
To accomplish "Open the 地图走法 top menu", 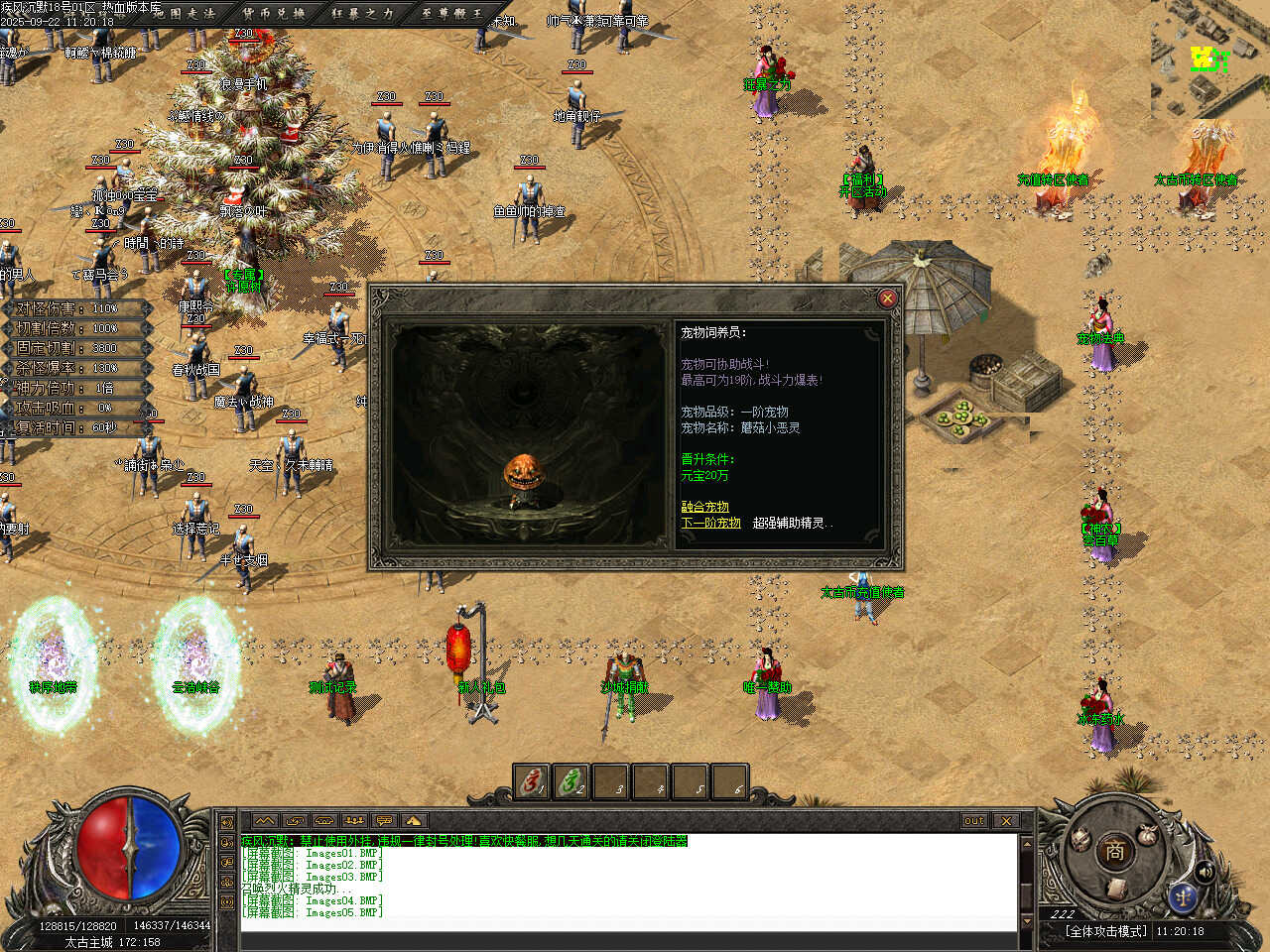I will click(185, 13).
